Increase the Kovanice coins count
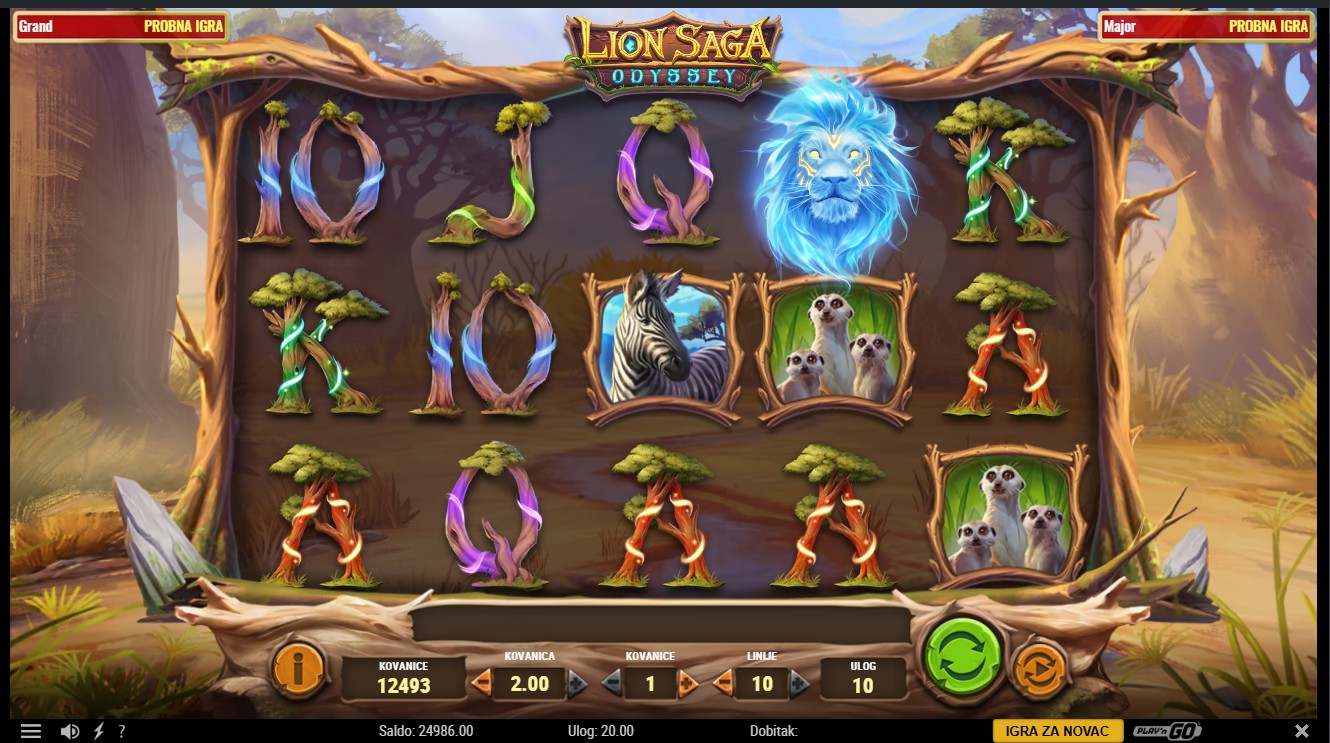 (x=688, y=684)
